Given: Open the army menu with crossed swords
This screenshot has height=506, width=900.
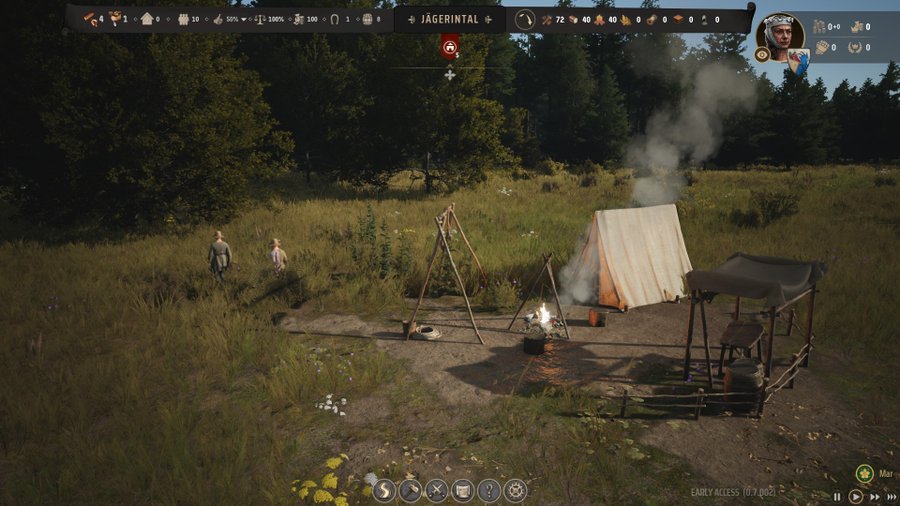Looking at the screenshot, I should click(x=437, y=490).
